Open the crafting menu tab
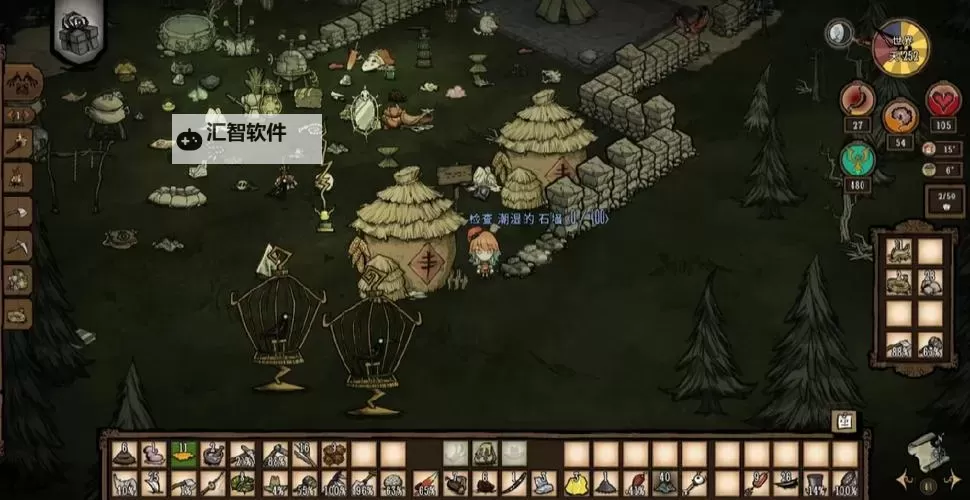The height and width of the screenshot is (500, 970). (18, 82)
